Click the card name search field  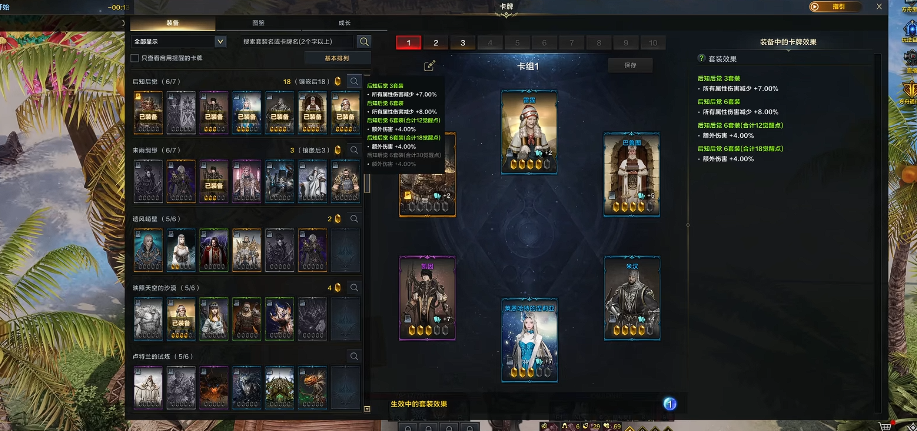(298, 42)
